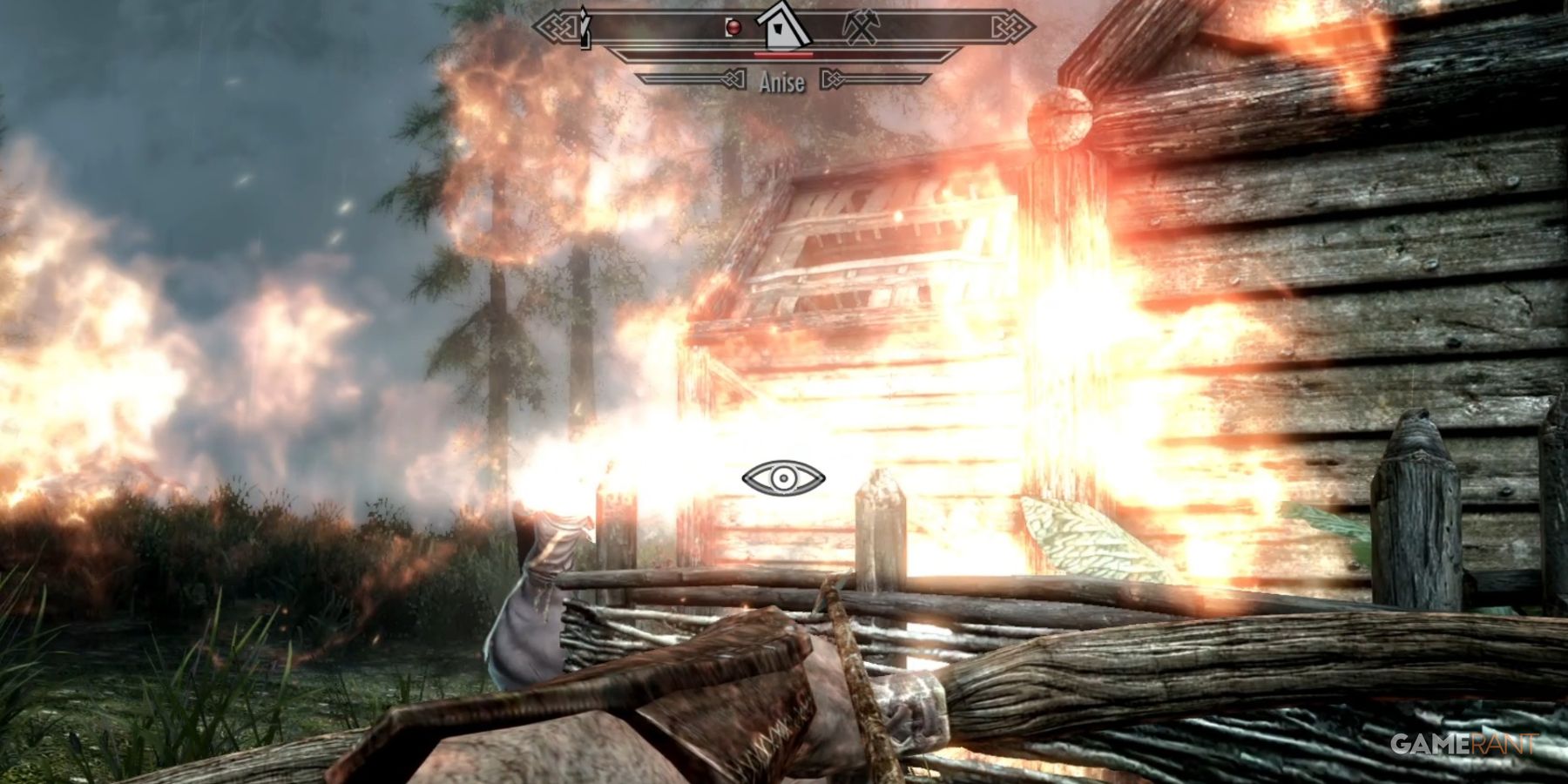Click Anise's remaining red health segment
Screen dimensions: 1568x784
(x=783, y=55)
